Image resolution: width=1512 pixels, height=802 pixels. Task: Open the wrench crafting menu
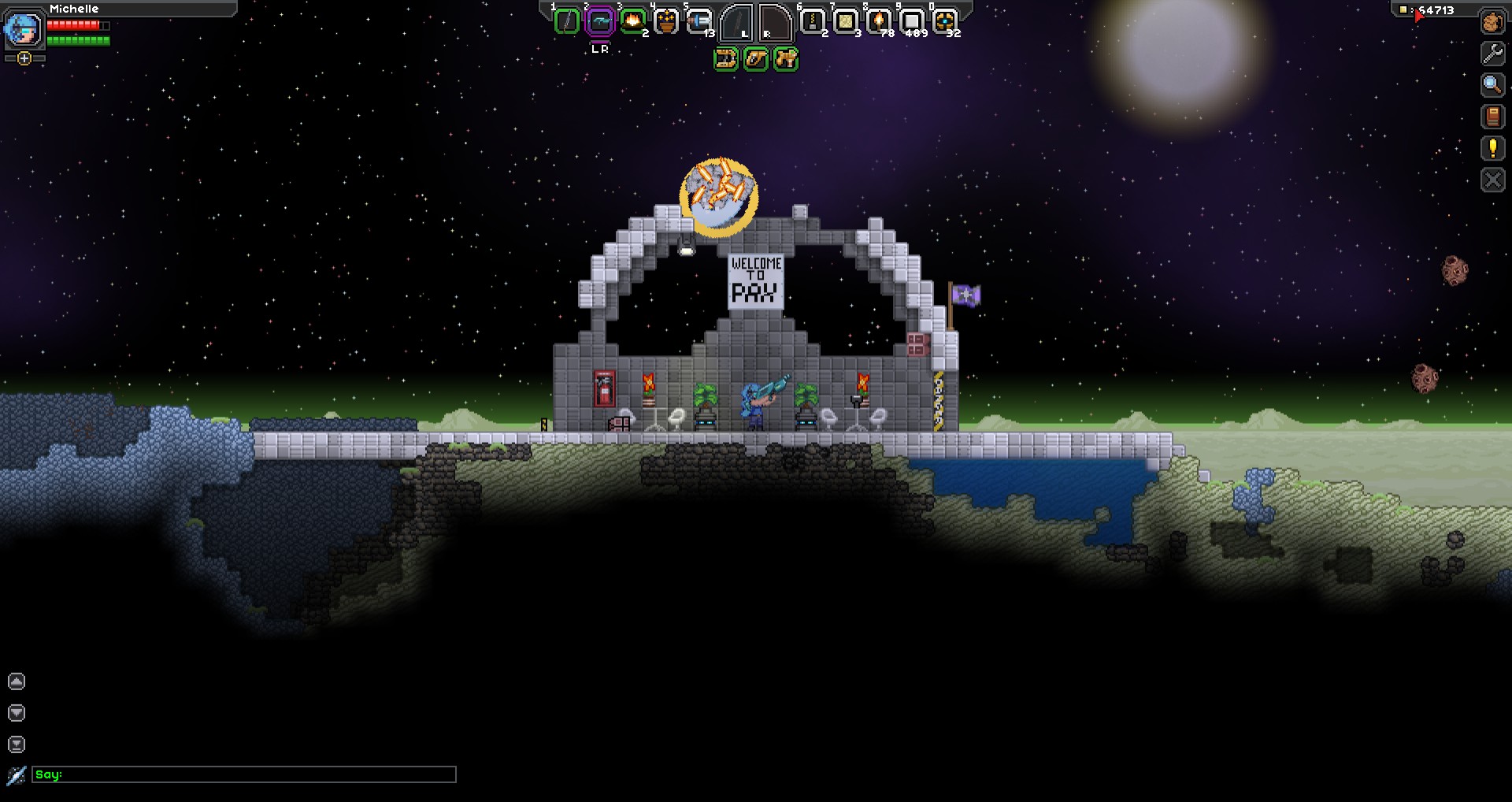click(1492, 54)
